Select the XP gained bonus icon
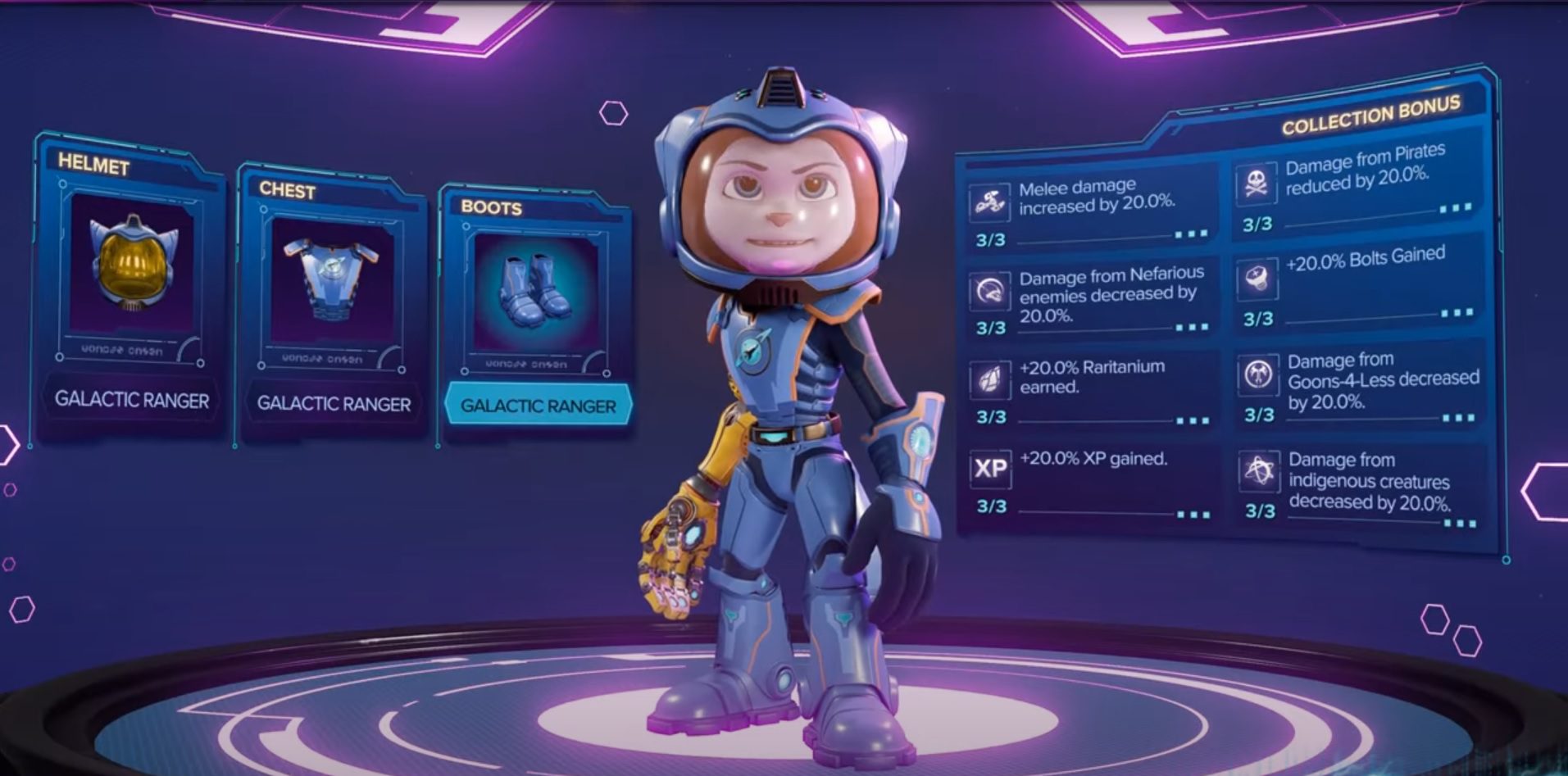 pyautogui.click(x=990, y=470)
